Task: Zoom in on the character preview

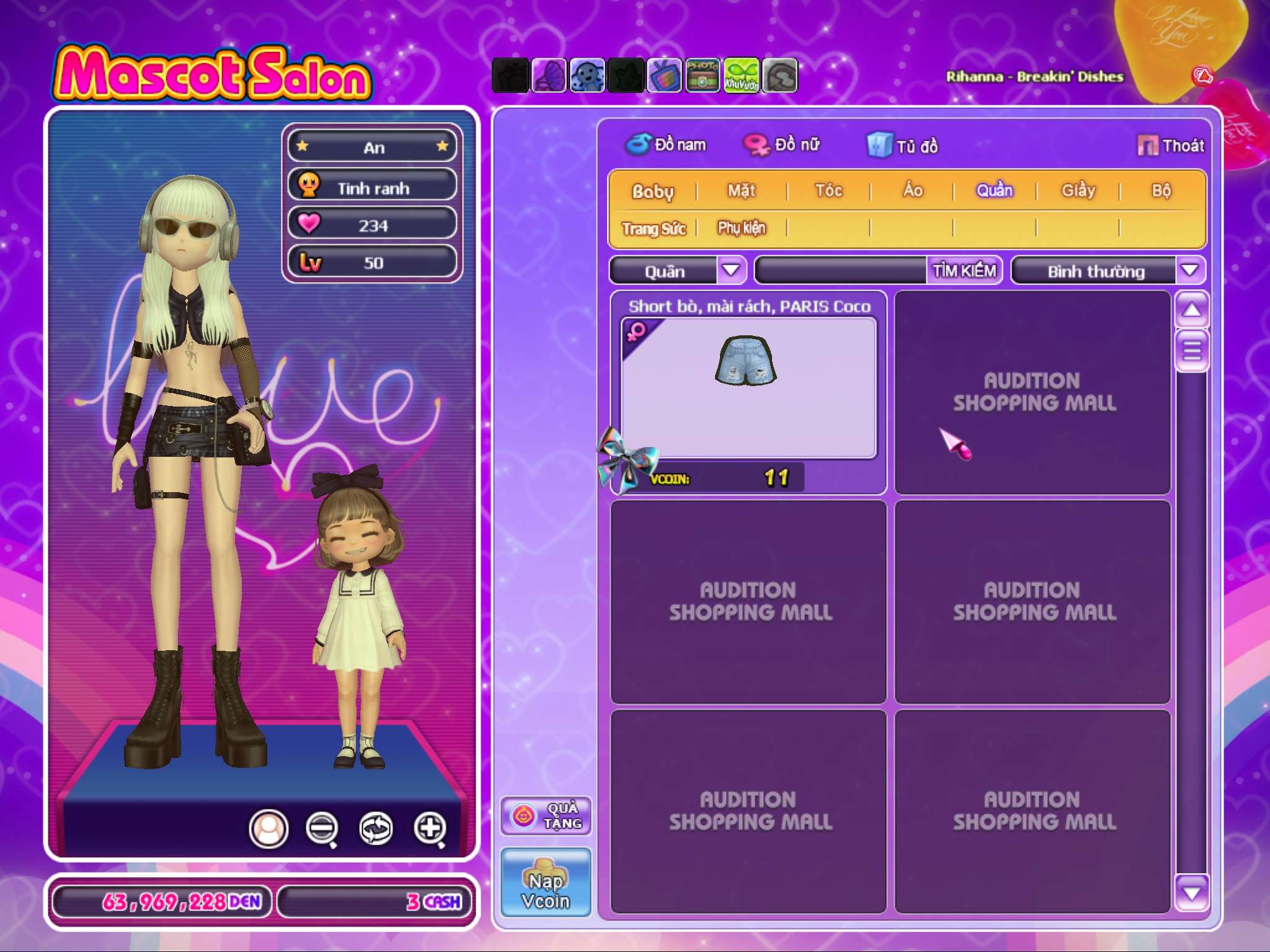Action: tap(430, 828)
